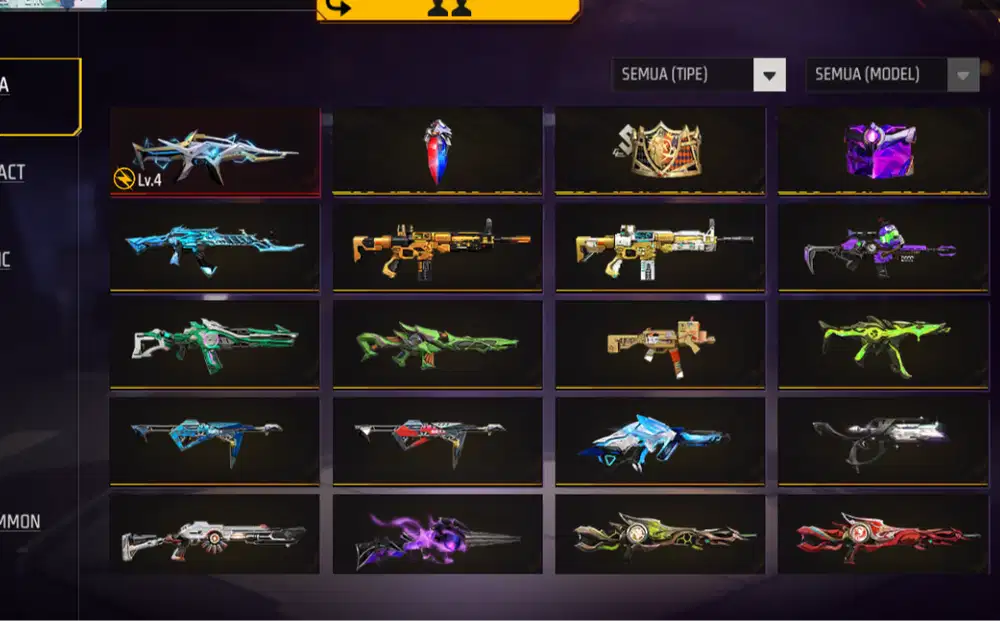Select the purple and green sniper skin
1000x621 pixels.
tap(882, 247)
